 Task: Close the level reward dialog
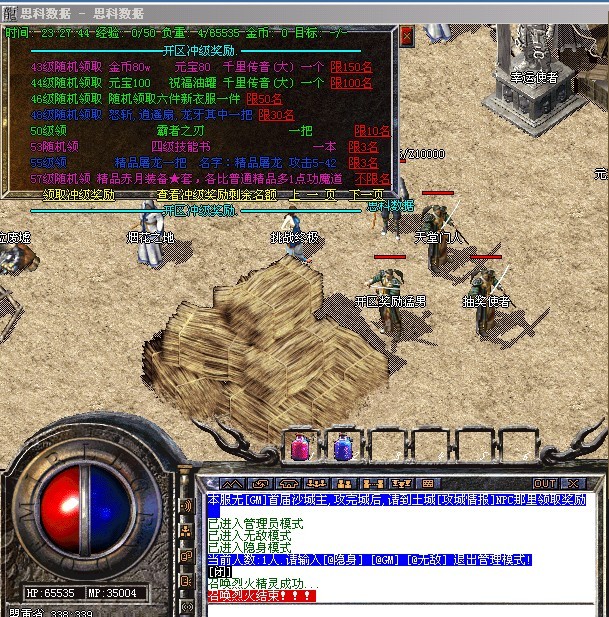(407, 35)
